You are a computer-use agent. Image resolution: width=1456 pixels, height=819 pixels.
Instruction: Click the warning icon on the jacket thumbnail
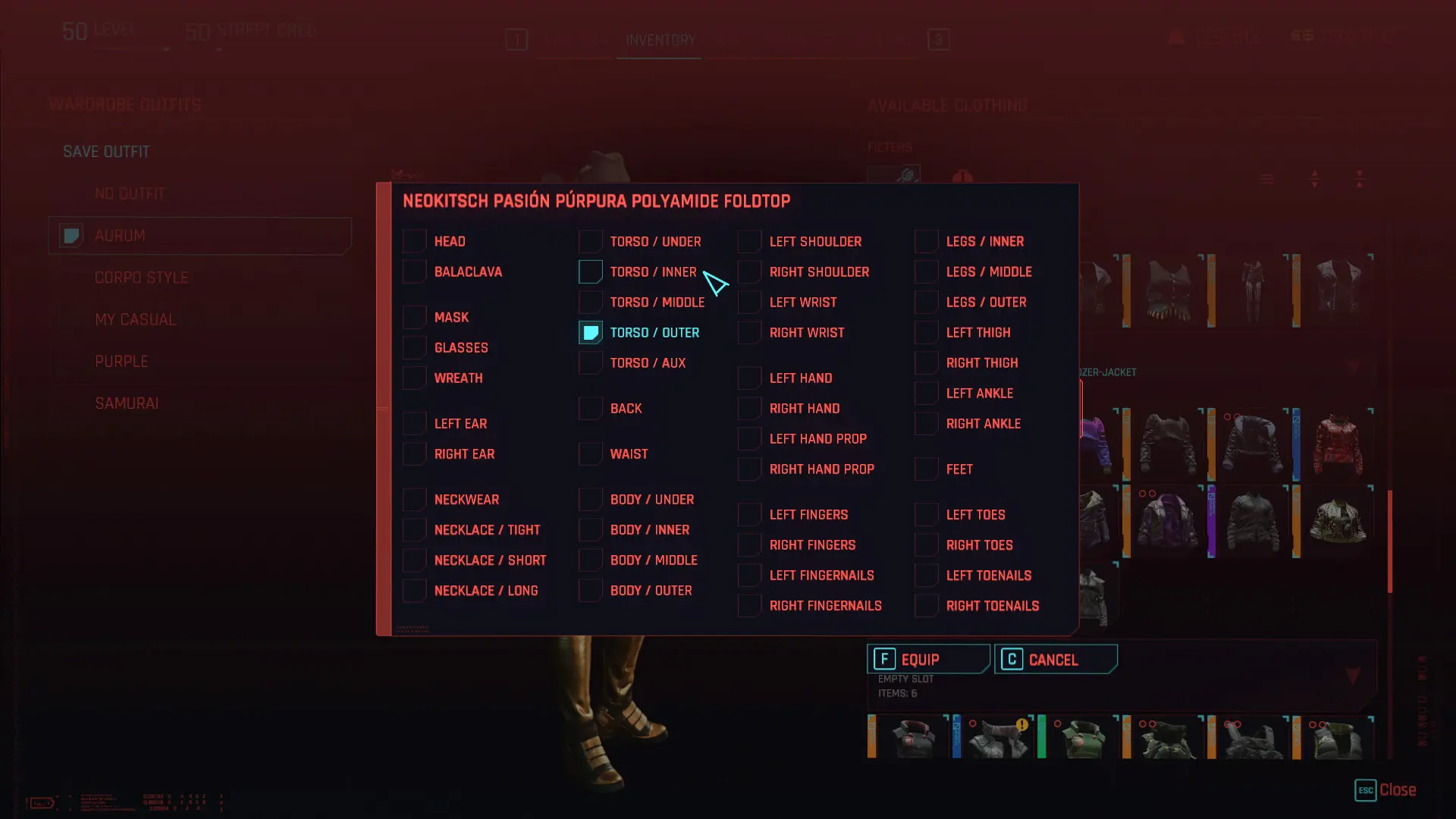1021,723
